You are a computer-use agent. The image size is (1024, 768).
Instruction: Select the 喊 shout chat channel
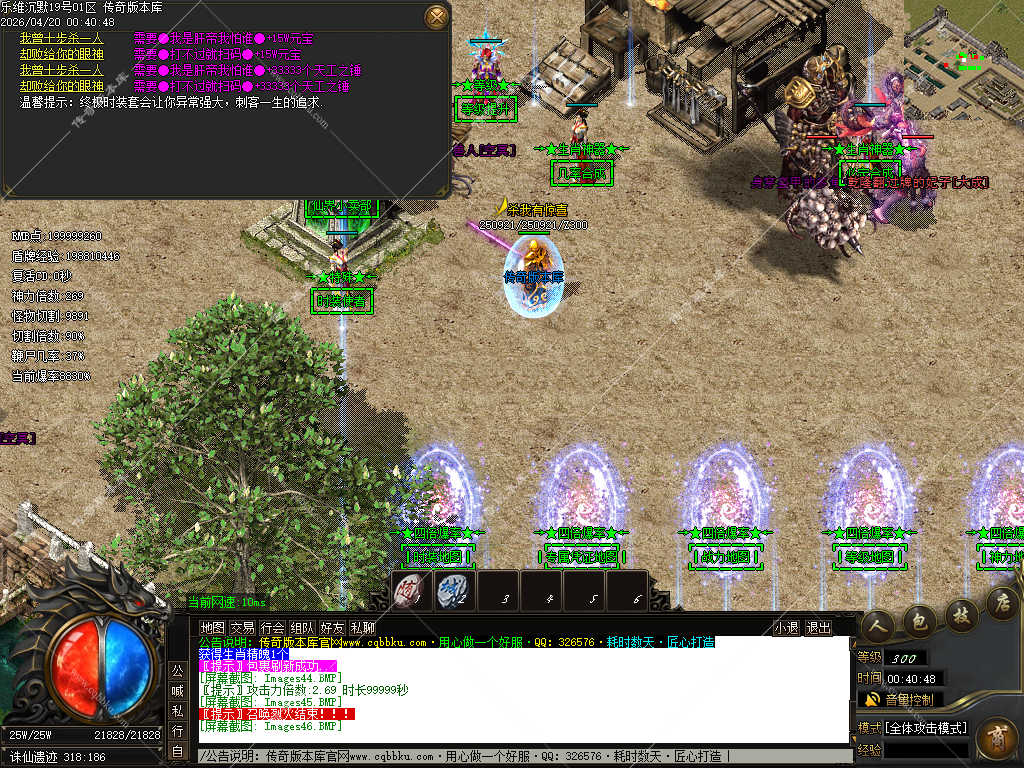tap(177, 690)
